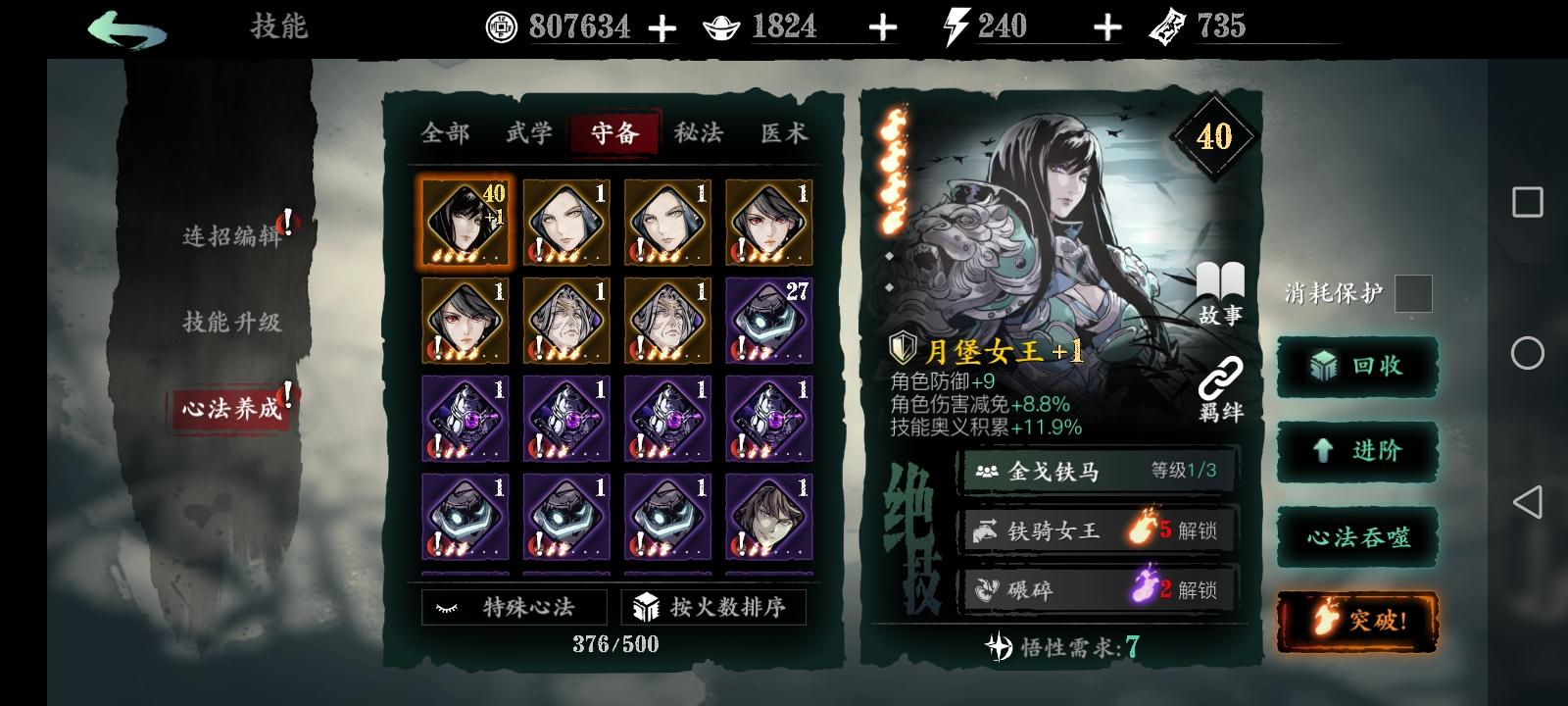
Task: Switch to the 秘法 tab
Action: coord(698,132)
